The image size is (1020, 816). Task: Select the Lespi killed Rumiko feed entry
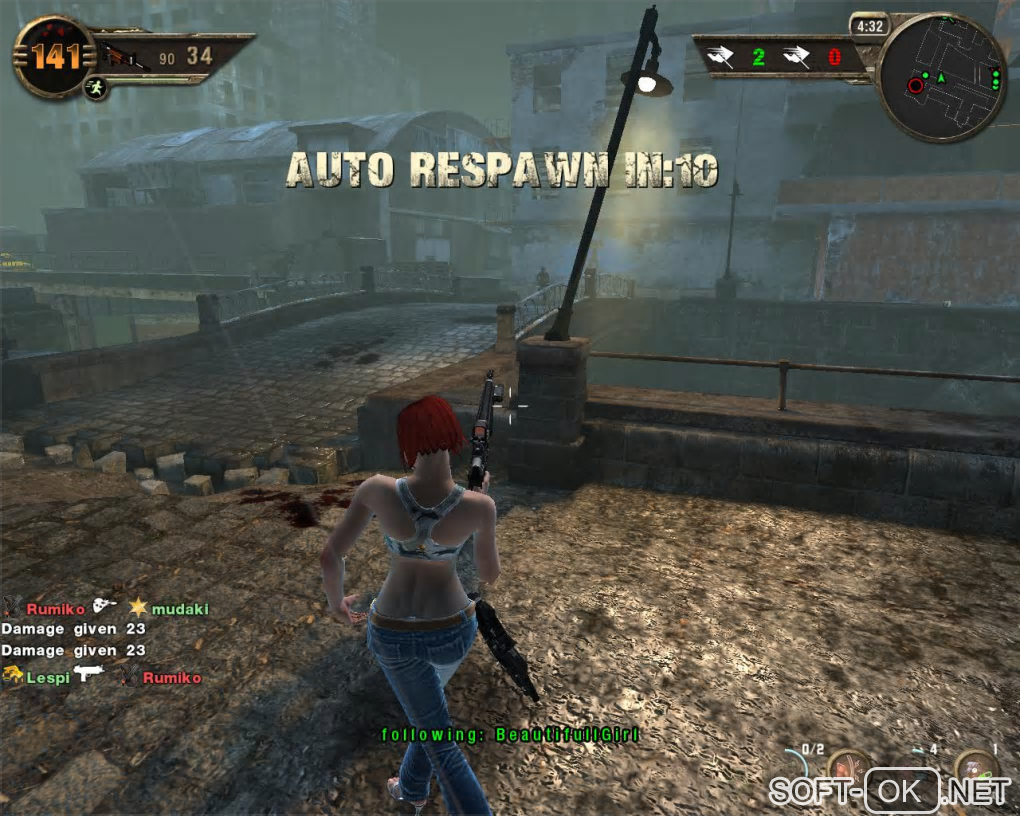point(101,677)
